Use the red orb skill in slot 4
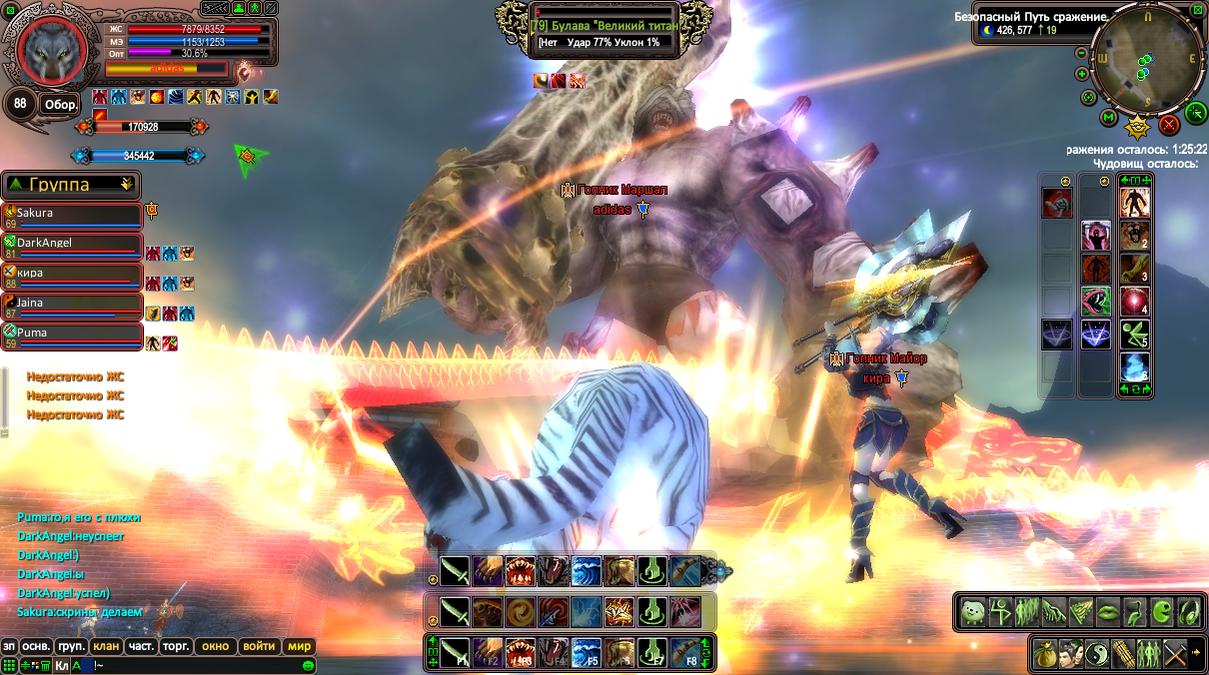The height and width of the screenshot is (675, 1209). pyautogui.click(x=1134, y=301)
